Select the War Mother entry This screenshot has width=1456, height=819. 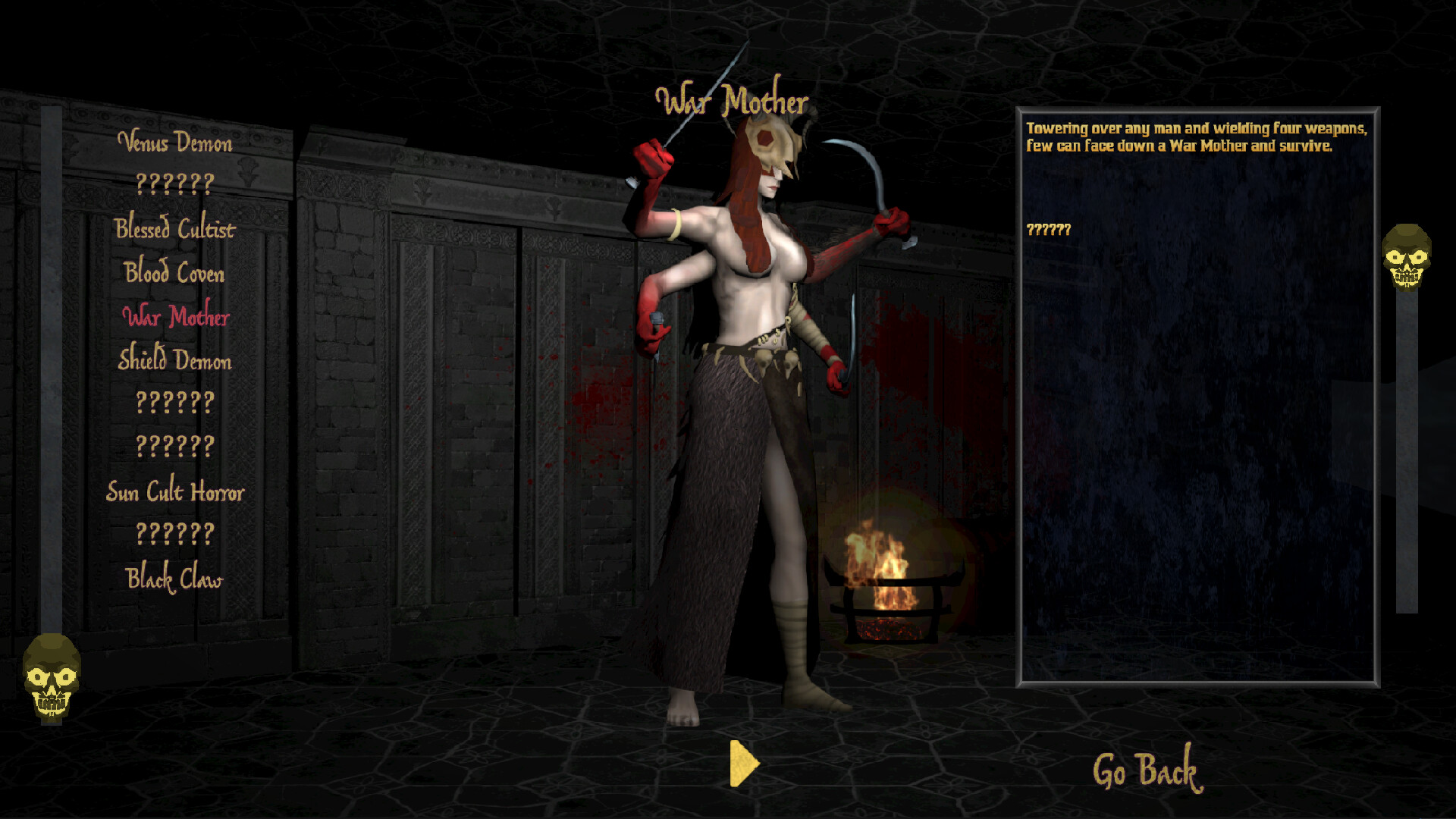(x=176, y=316)
